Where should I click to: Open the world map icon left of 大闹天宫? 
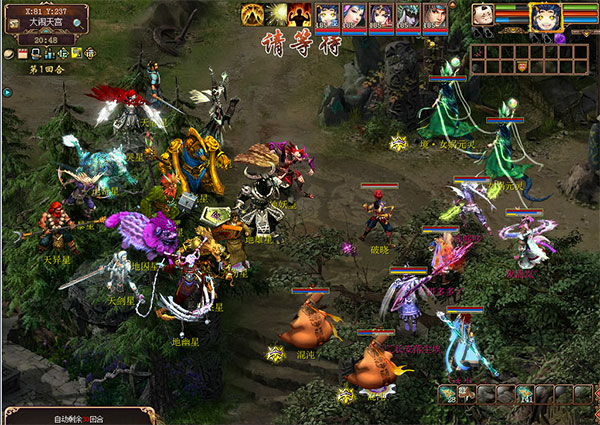click(x=13, y=23)
